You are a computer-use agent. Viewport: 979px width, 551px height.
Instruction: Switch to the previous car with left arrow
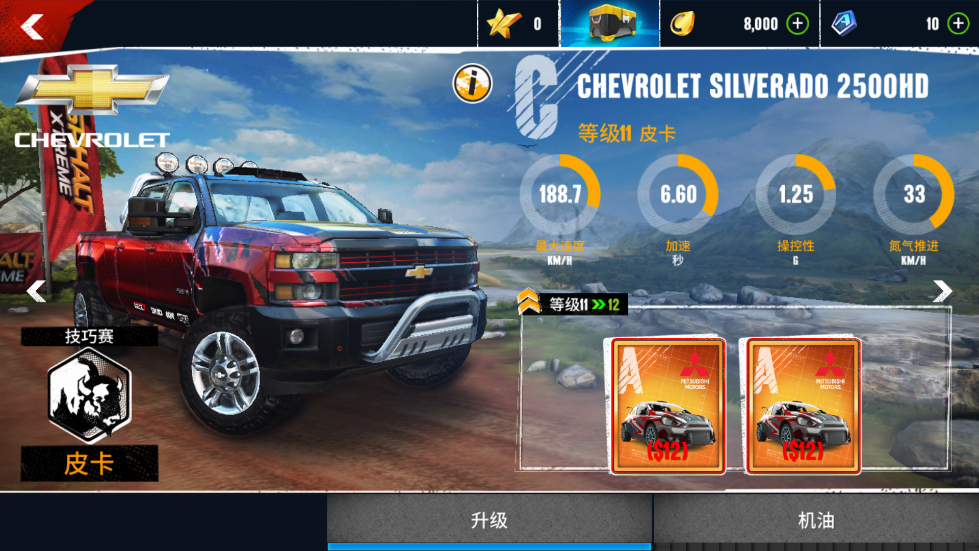36,291
